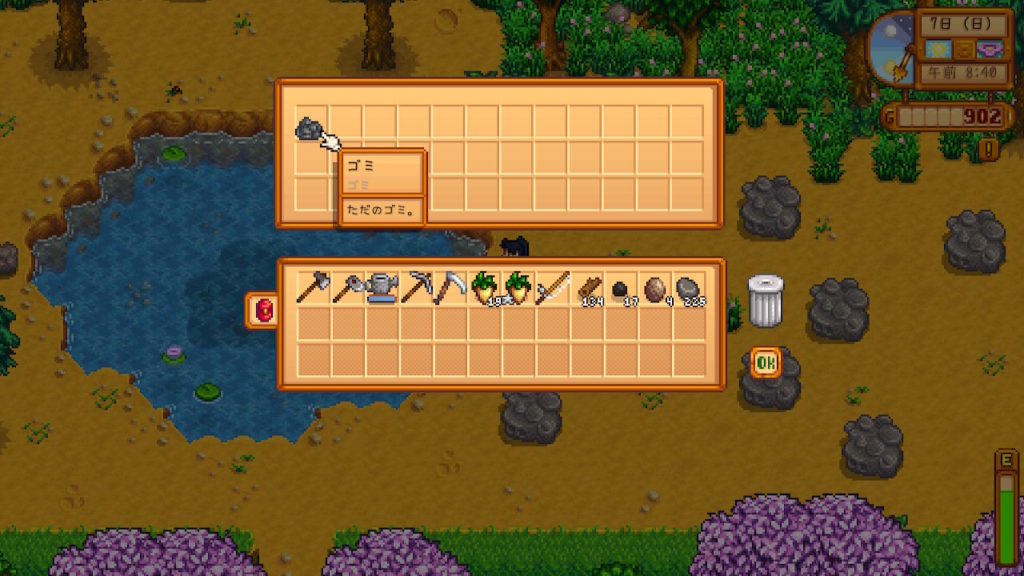This screenshot has height=576, width=1024.
Task: Select the star-quality parsnip
Action: pos(518,288)
